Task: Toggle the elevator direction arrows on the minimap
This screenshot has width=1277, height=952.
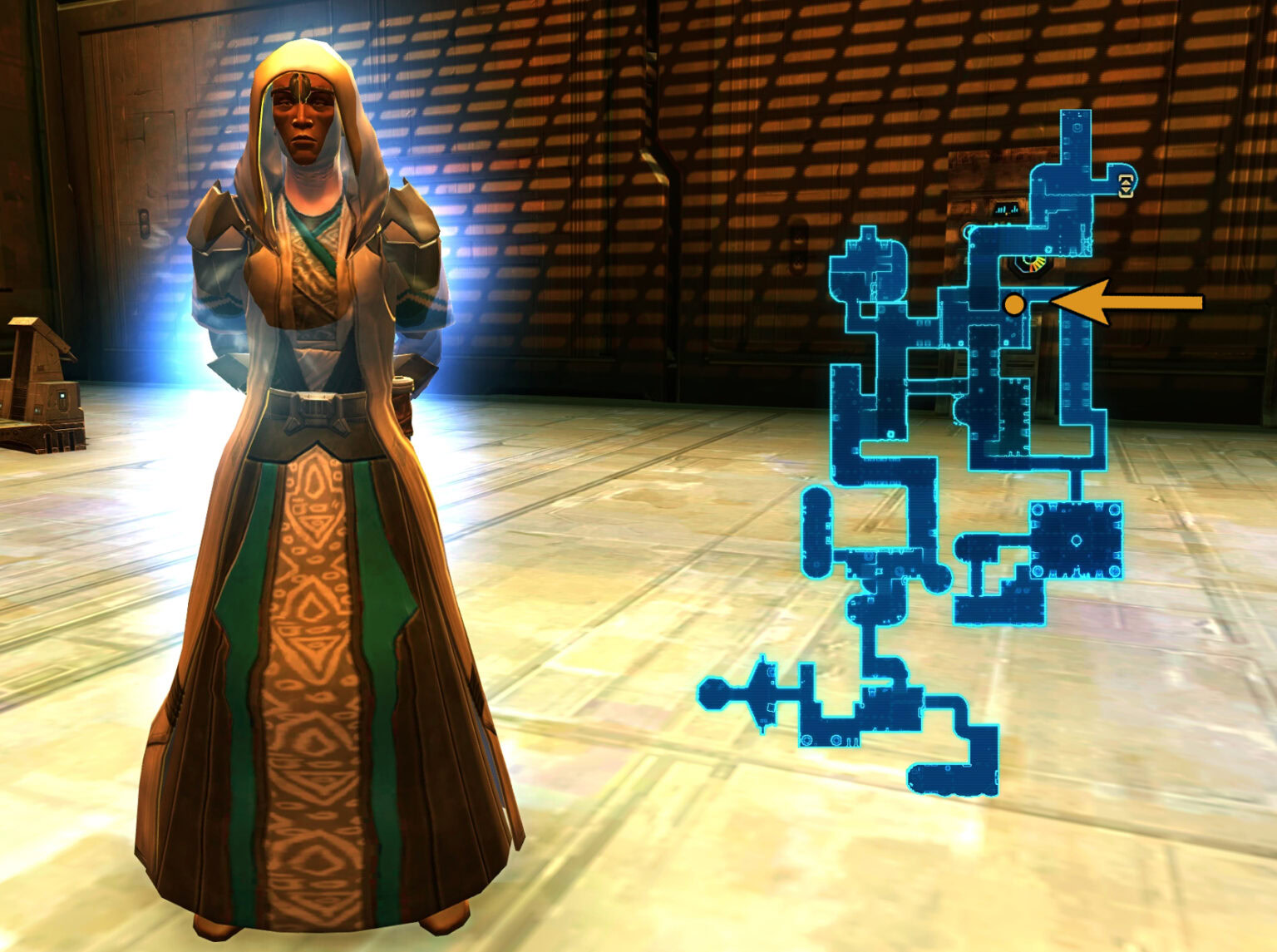Action: (x=1126, y=185)
